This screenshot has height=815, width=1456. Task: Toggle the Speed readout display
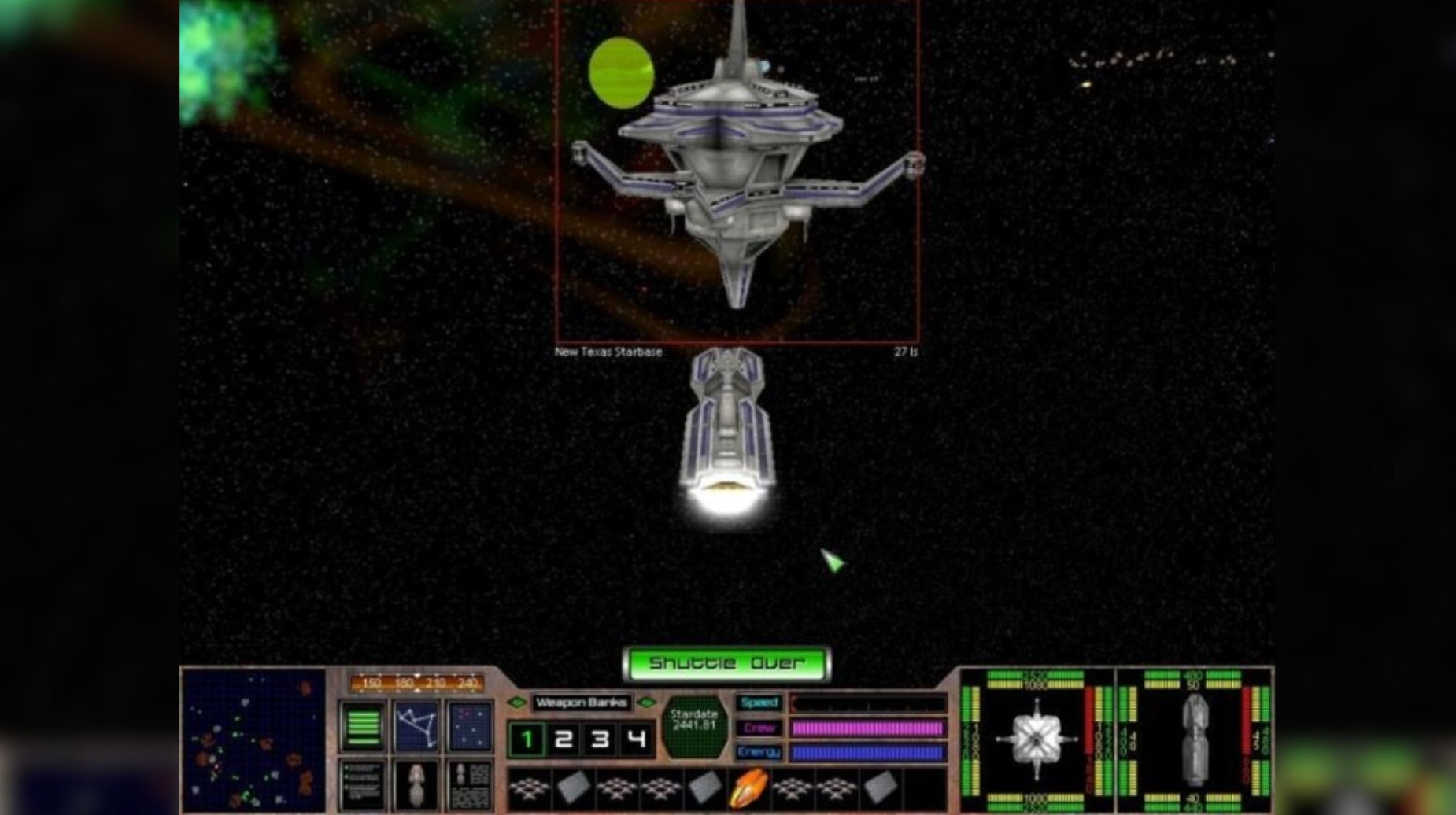(x=759, y=701)
